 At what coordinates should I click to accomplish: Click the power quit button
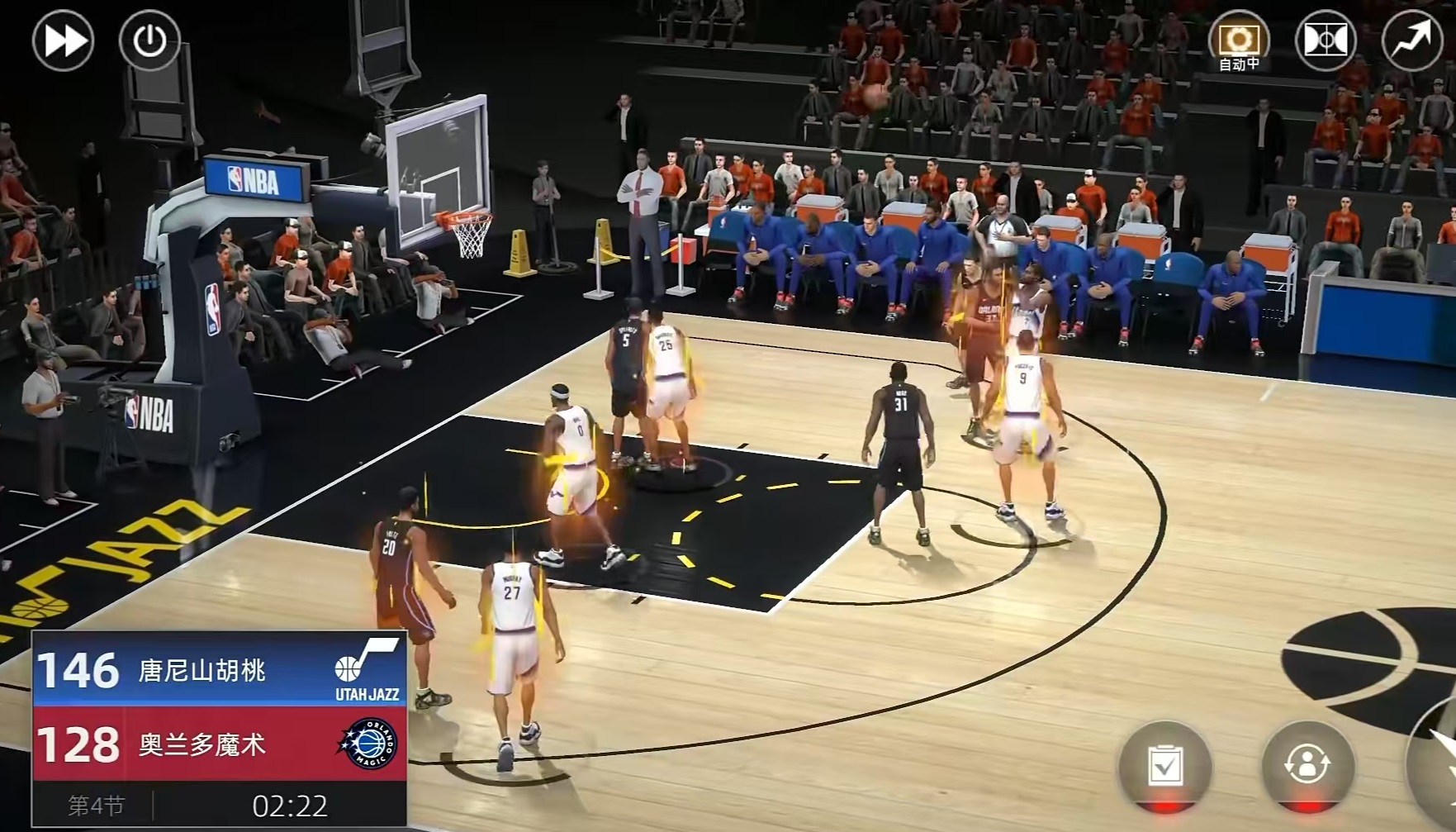pos(149,40)
